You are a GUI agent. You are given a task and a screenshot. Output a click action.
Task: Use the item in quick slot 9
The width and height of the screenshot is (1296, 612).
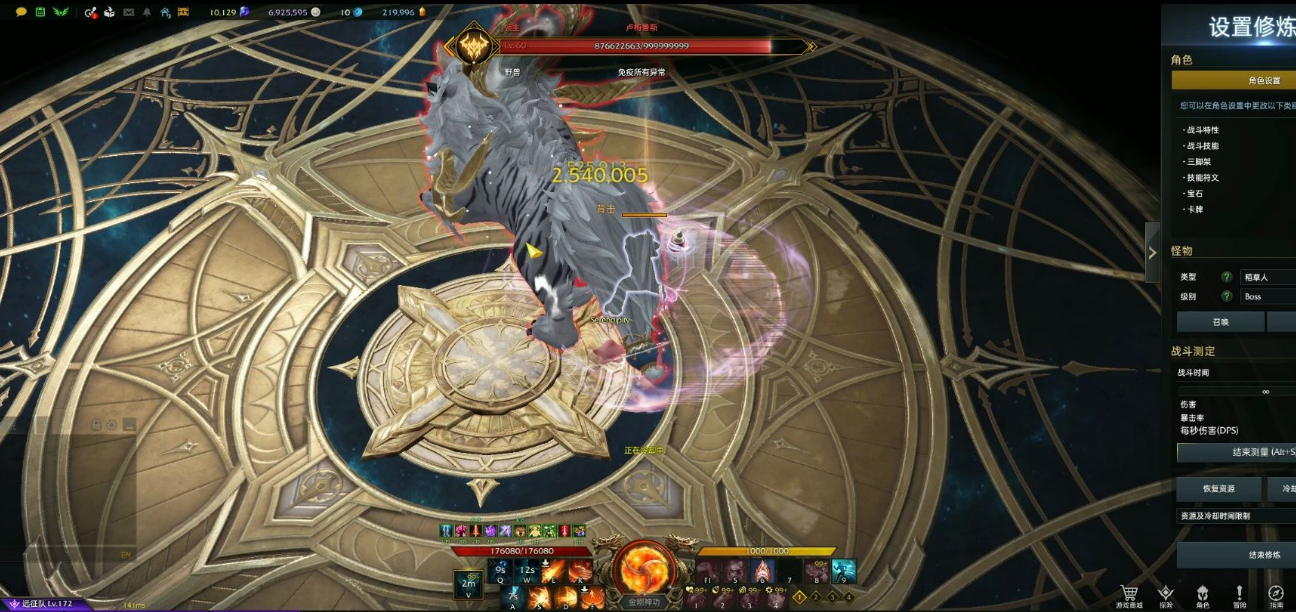(844, 571)
